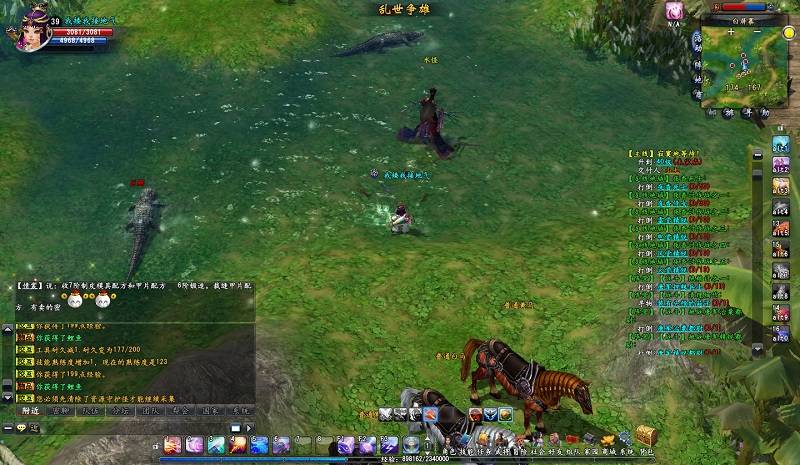Switch to the 系统 chat tab

click(x=240, y=410)
